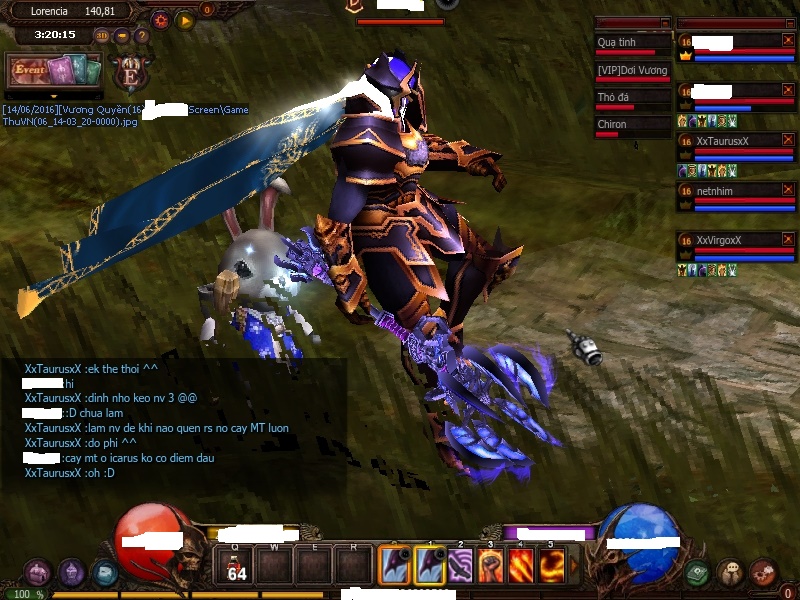Select party member XxVirgoxX
800x600 pixels.
coord(728,240)
